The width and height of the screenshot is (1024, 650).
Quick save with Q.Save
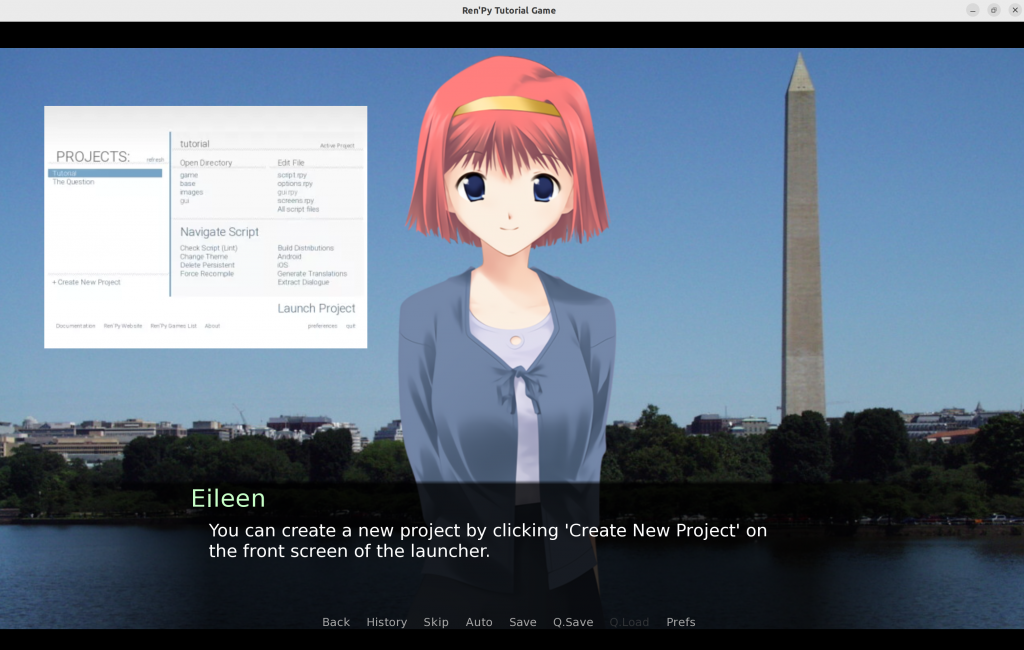click(573, 622)
